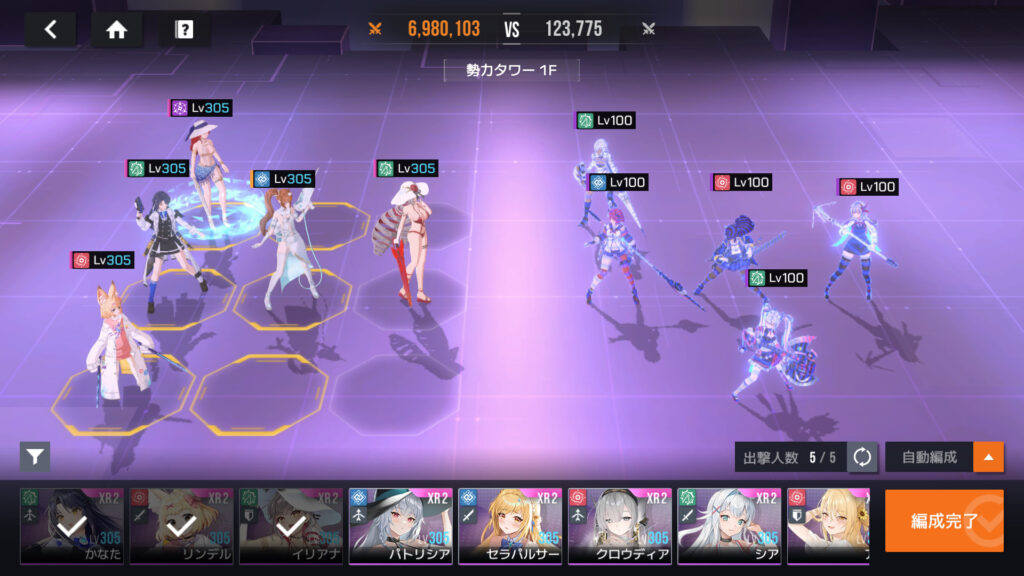Confirm formation with 編成完了
The width and height of the screenshot is (1024, 576).
click(x=944, y=520)
